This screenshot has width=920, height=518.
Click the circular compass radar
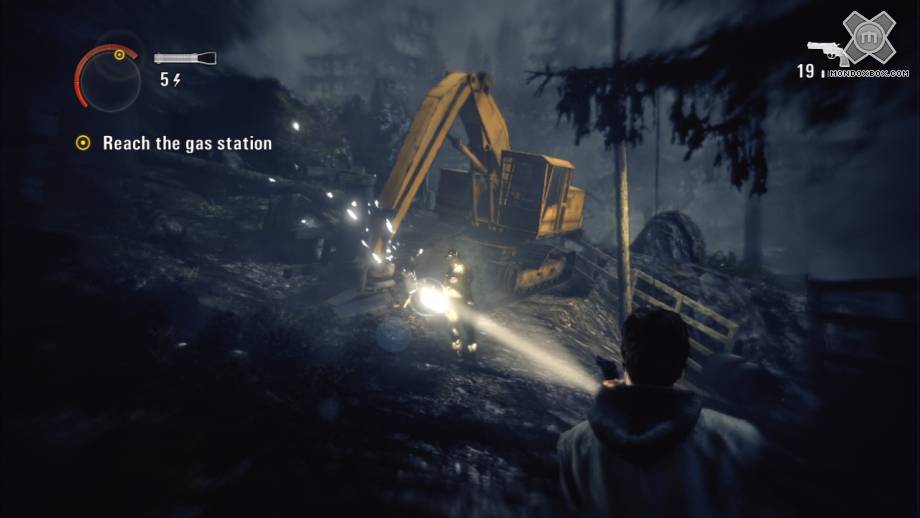tap(107, 77)
